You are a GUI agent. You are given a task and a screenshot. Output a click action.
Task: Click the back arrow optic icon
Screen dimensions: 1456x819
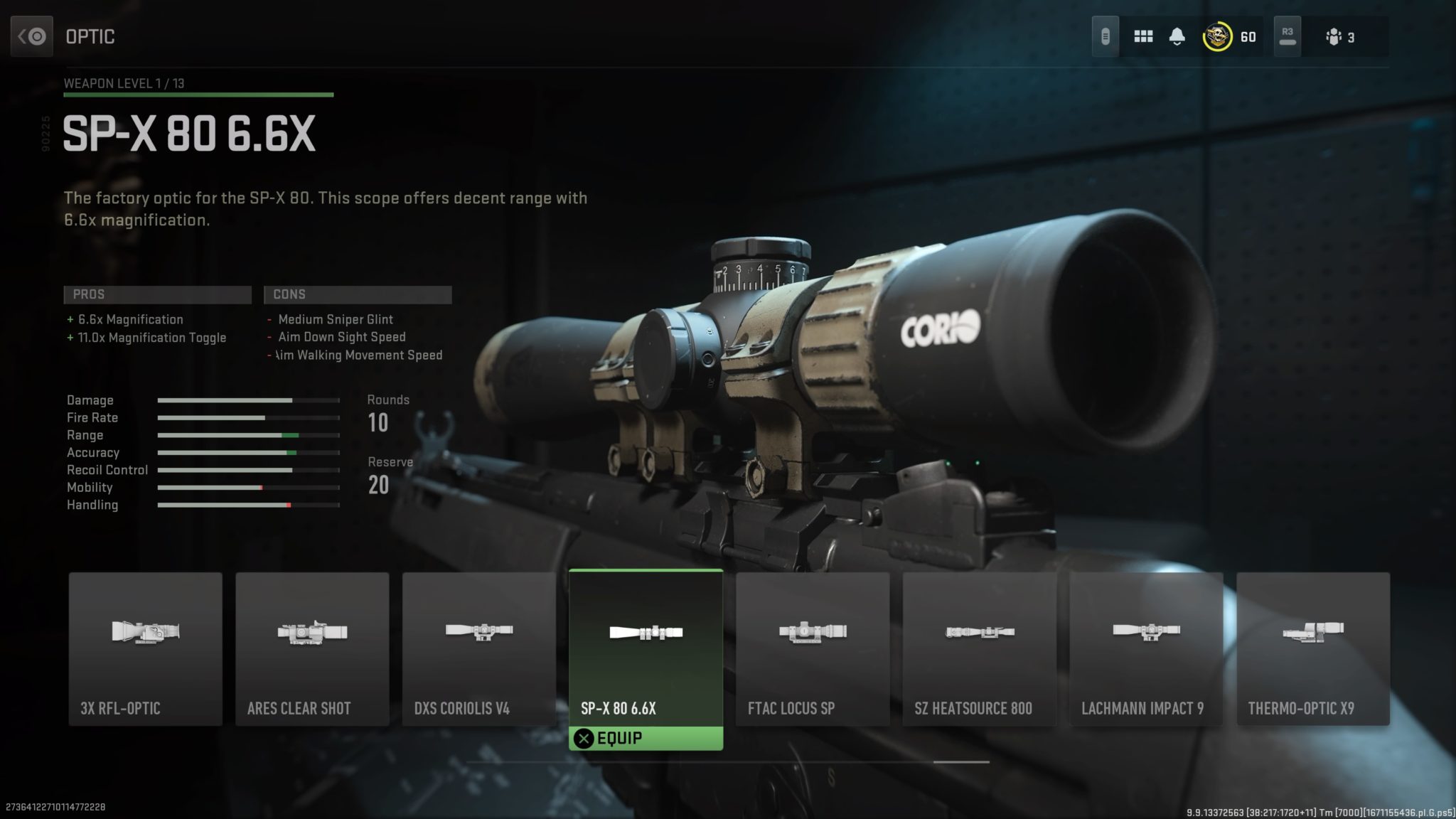[x=33, y=36]
